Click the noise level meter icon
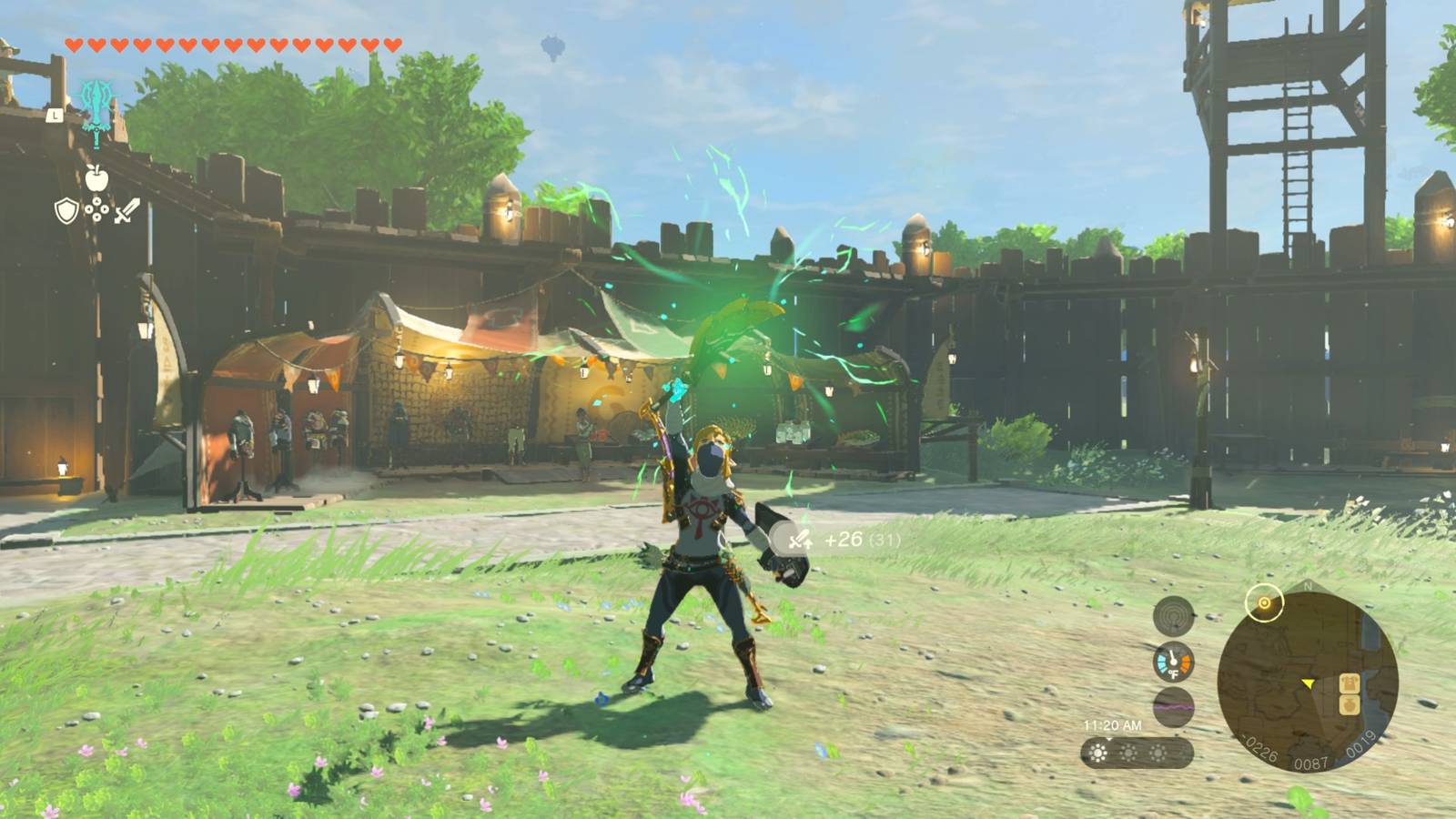Image resolution: width=1456 pixels, height=819 pixels. click(x=1173, y=614)
